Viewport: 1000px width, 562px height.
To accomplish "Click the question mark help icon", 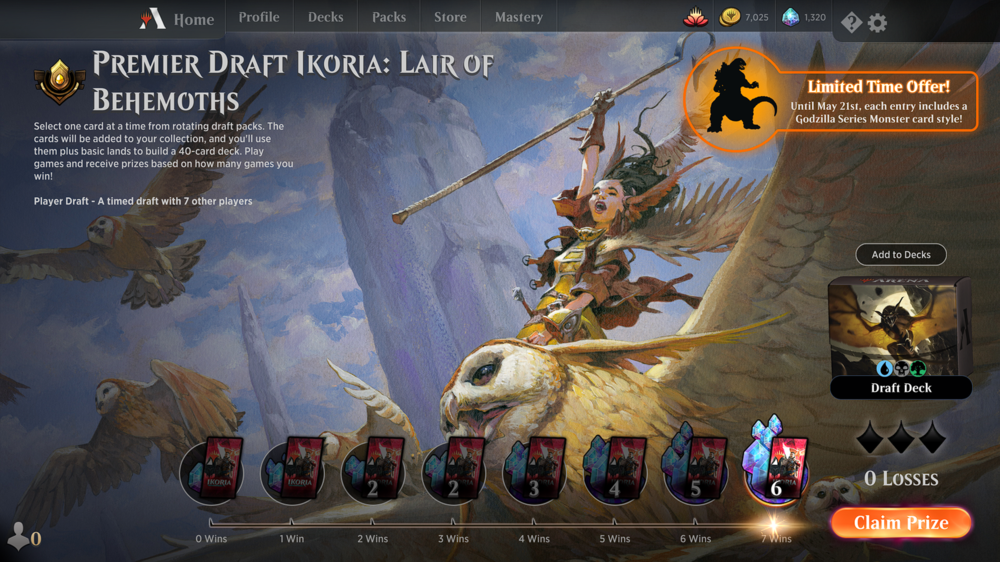I will click(x=851, y=22).
